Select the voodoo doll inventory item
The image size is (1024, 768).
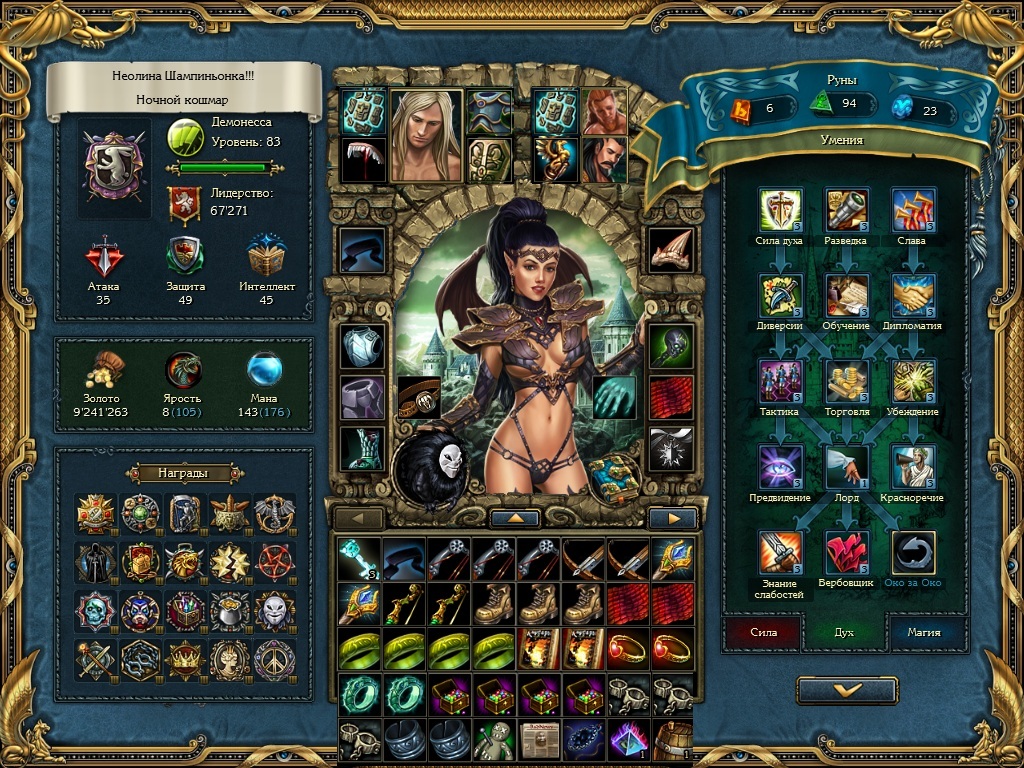491,741
